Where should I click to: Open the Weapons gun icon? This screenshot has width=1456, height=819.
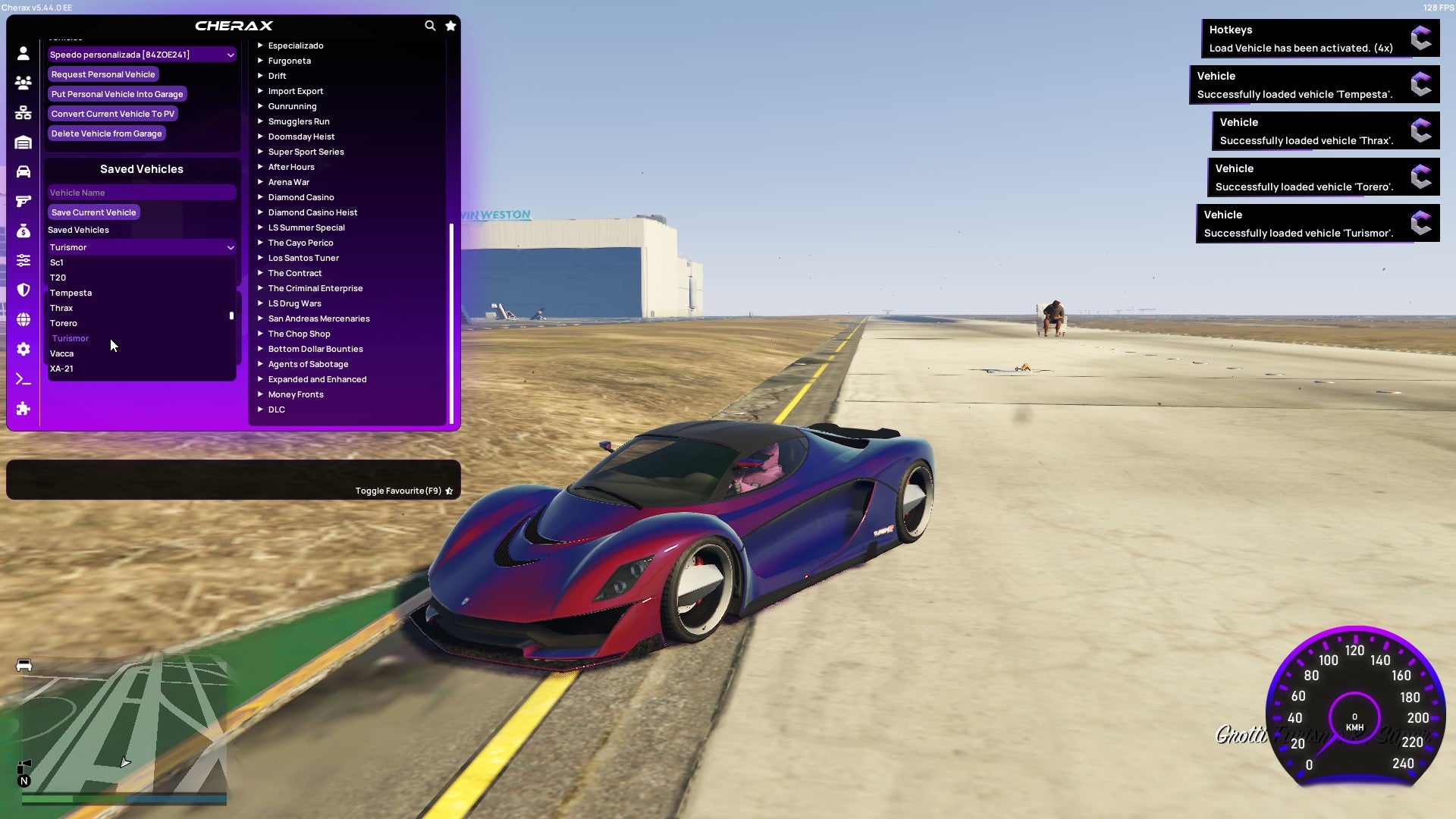[23, 200]
